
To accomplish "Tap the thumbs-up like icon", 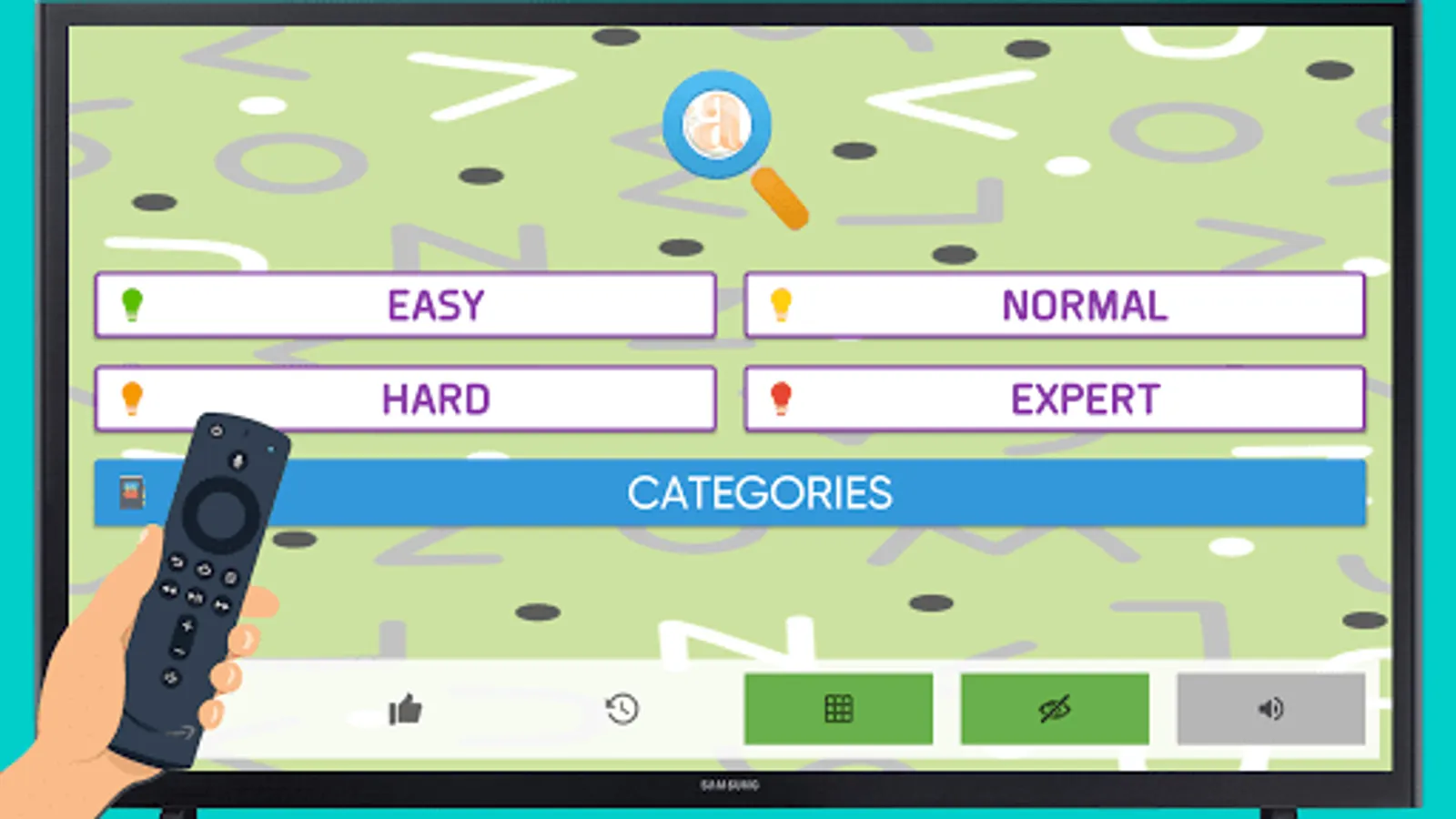I will tap(403, 709).
